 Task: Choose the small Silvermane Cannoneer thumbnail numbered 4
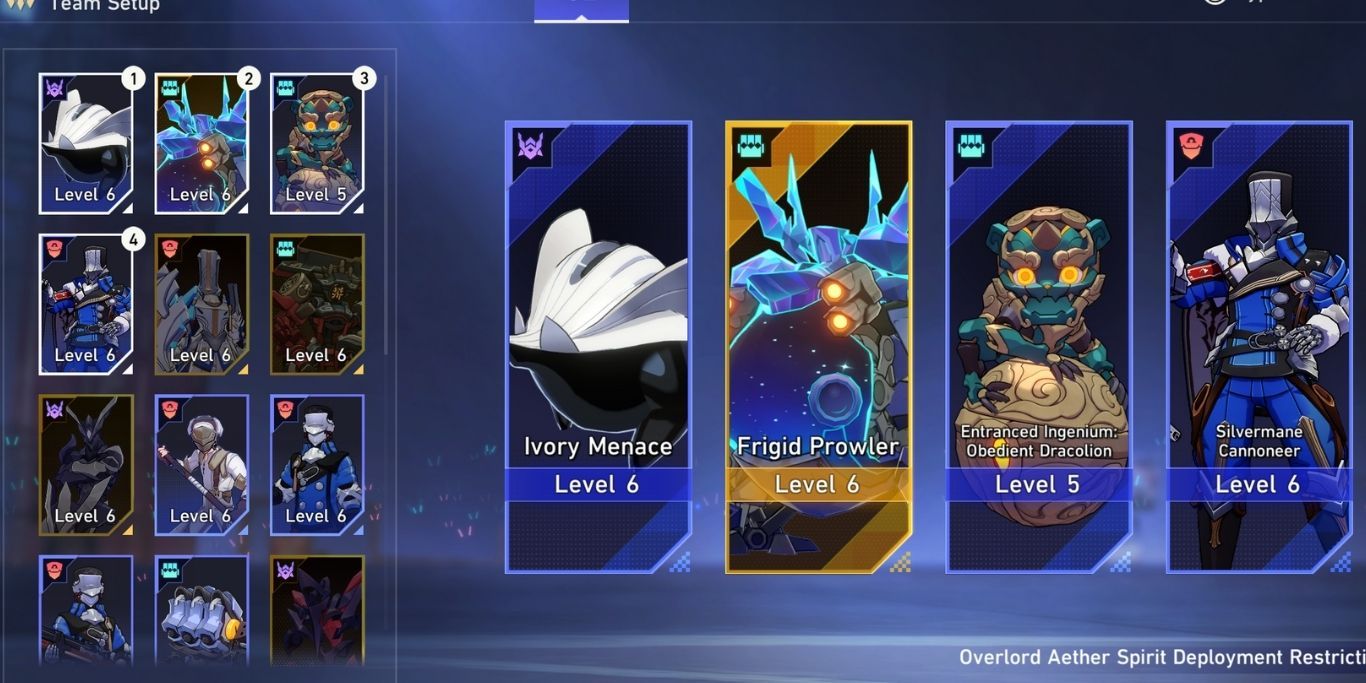point(86,304)
